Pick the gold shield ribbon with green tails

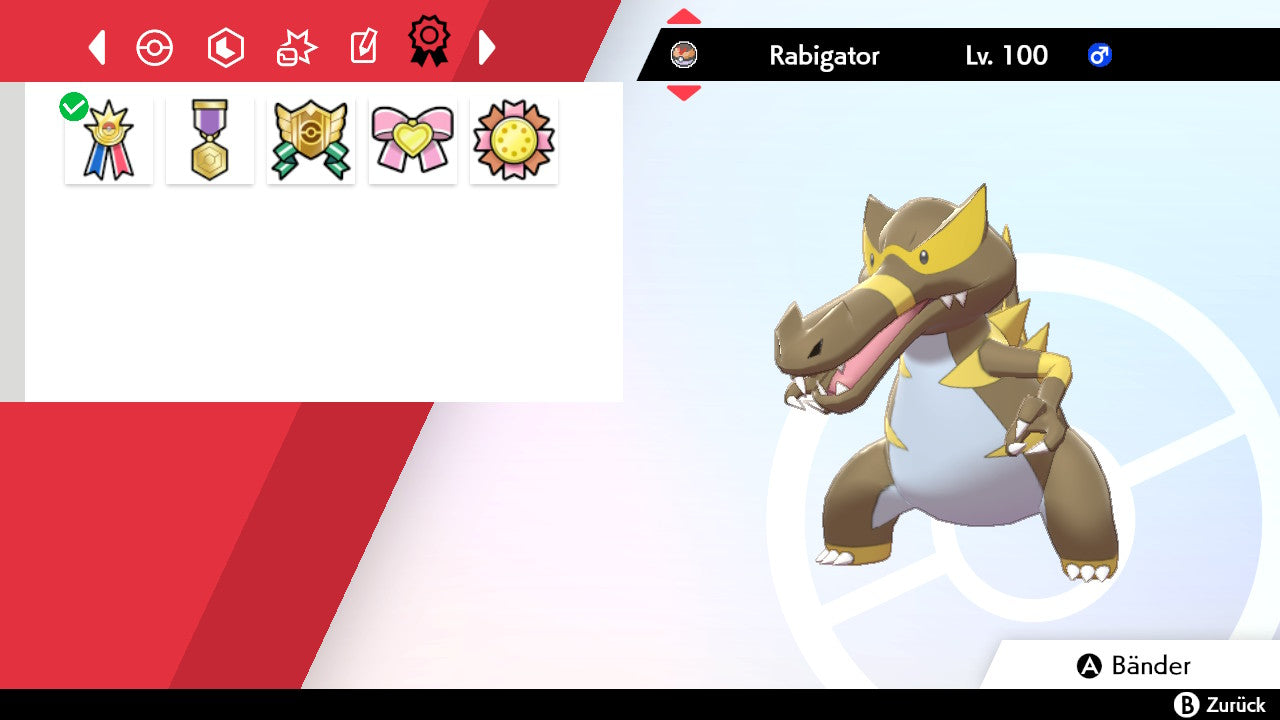pyautogui.click(x=311, y=140)
